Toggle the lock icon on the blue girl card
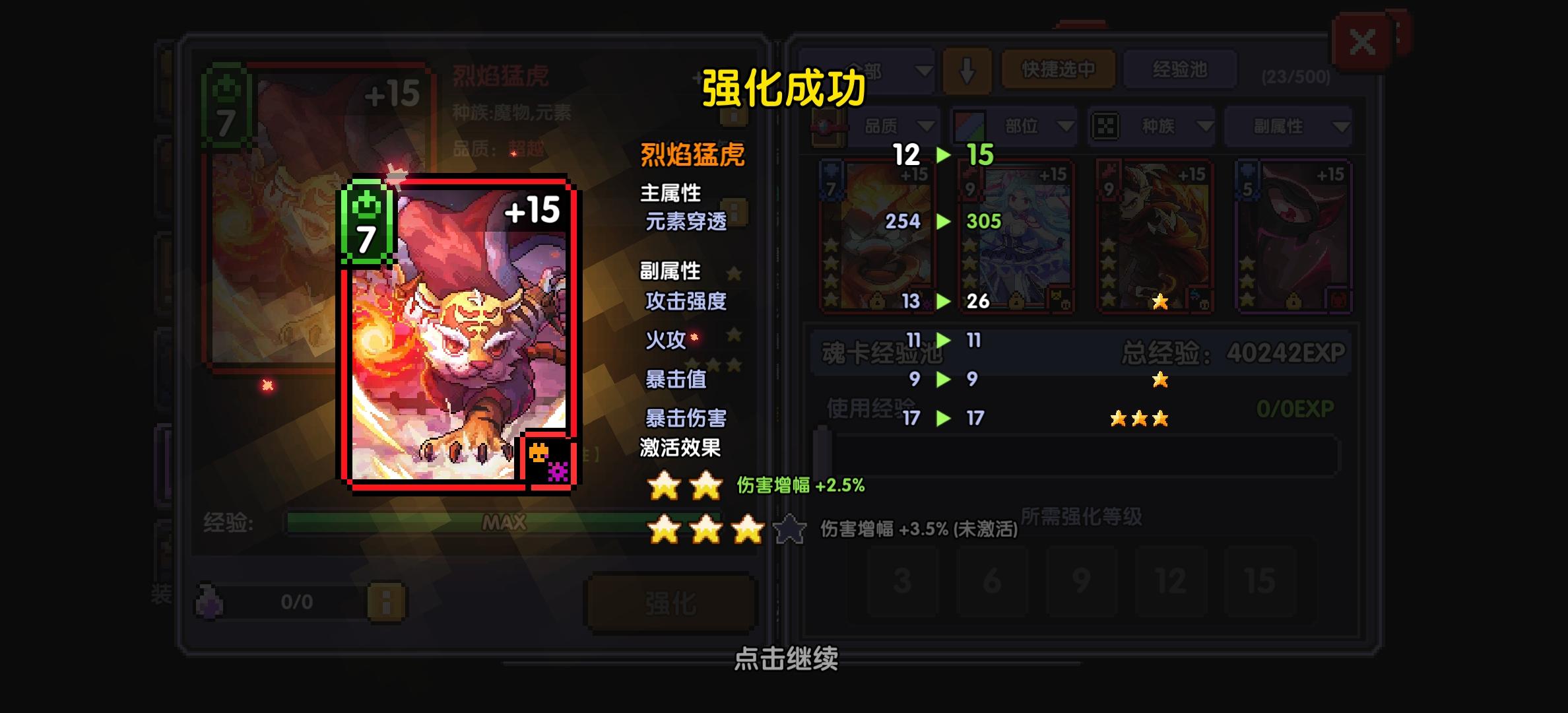This screenshot has width=1568, height=713. coord(1016,300)
